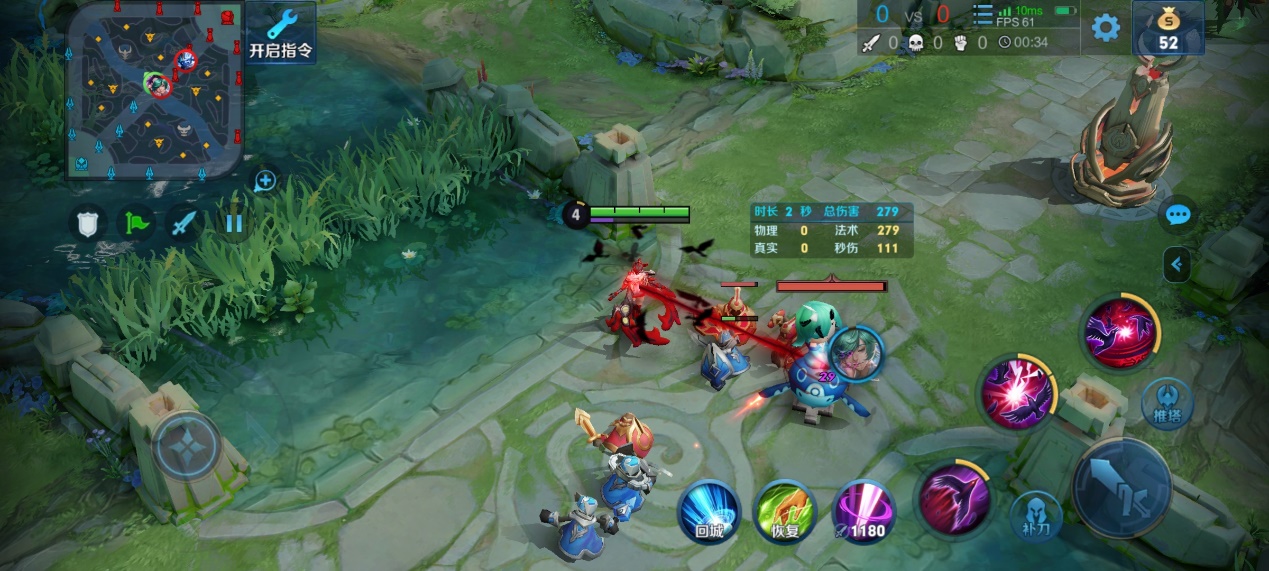Tap the 补刀 last-hit button
This screenshot has width=1269, height=571.
(x=1034, y=516)
